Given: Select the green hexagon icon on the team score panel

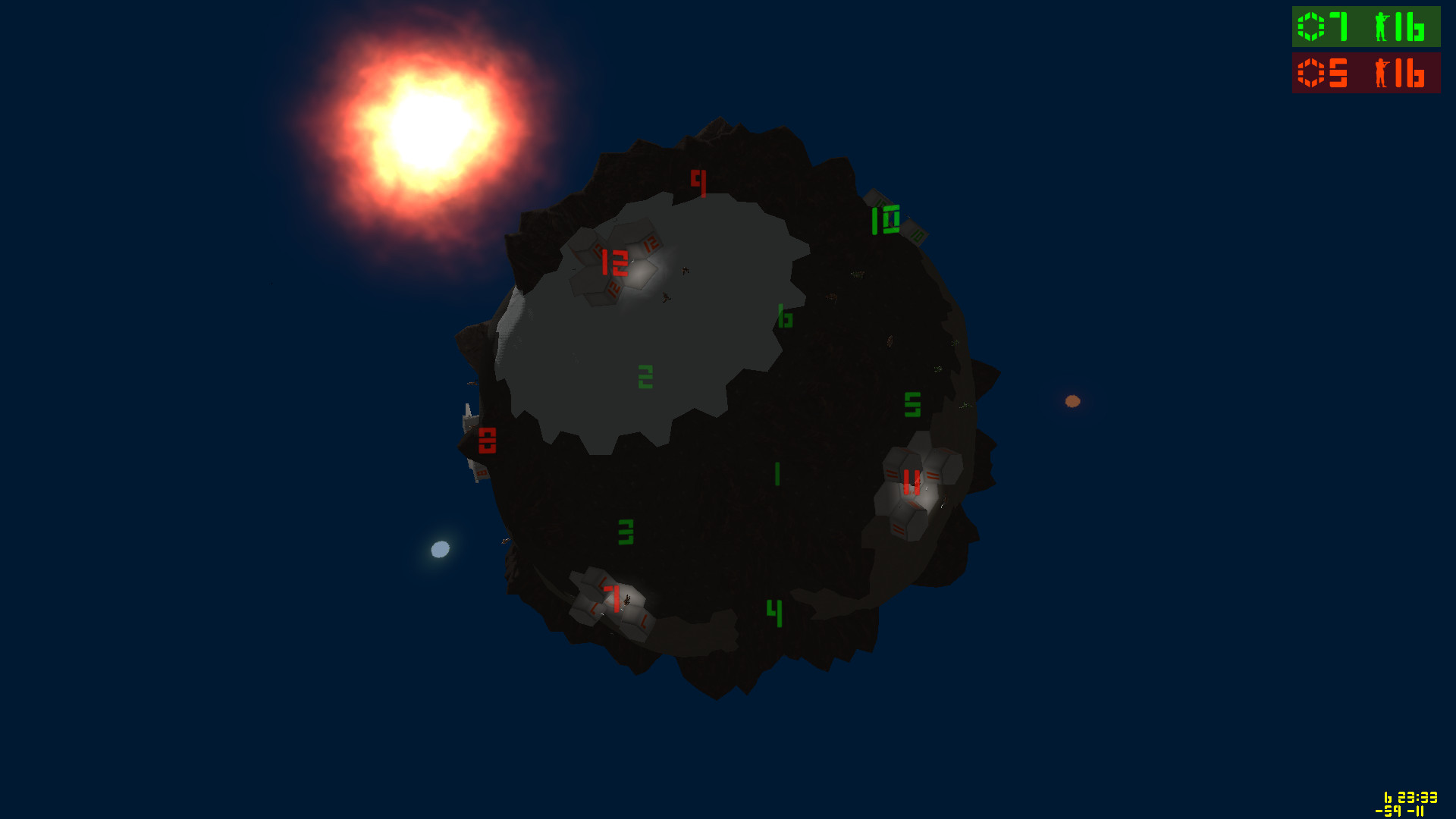Looking at the screenshot, I should 1311,28.
